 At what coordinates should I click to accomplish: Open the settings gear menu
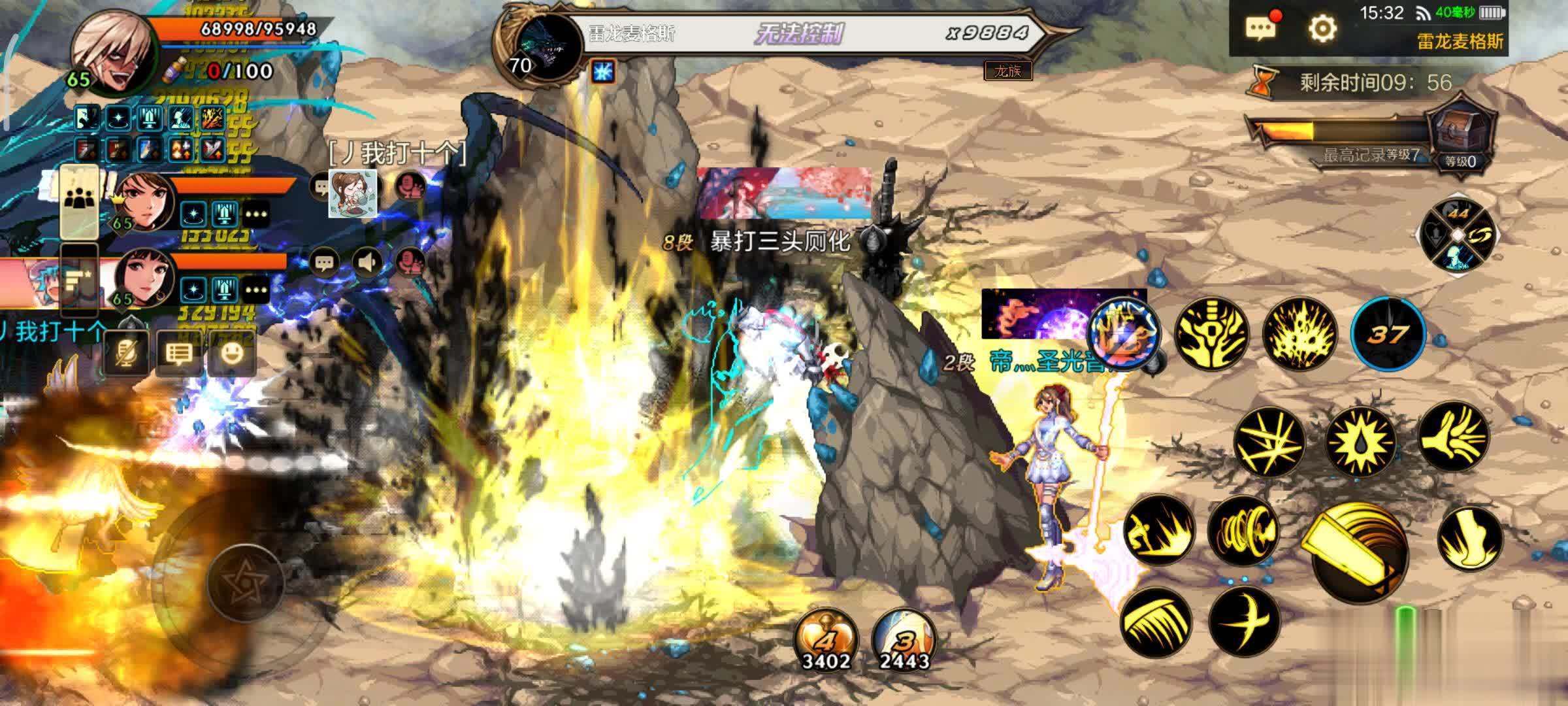1322,29
